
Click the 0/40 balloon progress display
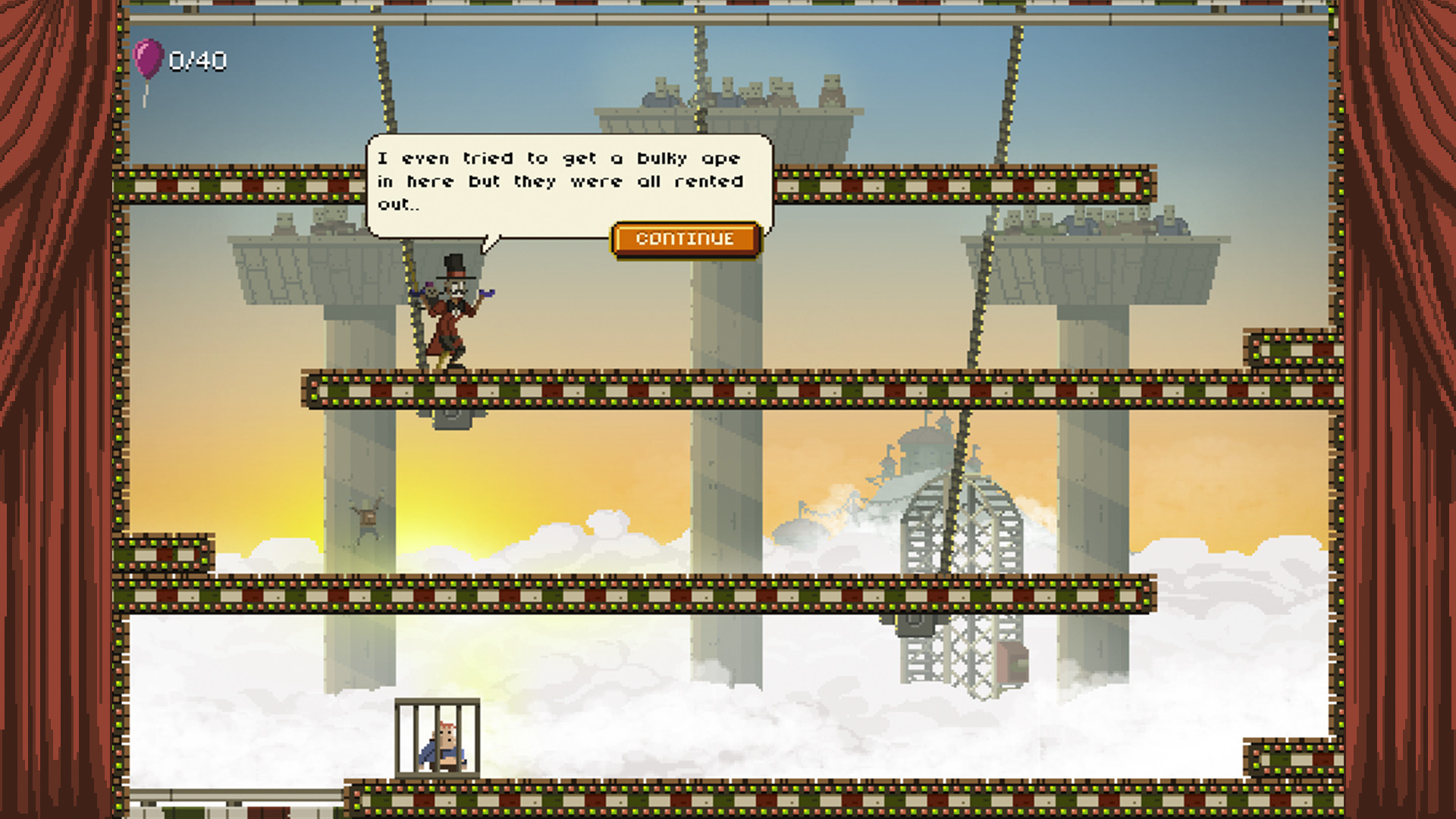[x=196, y=59]
